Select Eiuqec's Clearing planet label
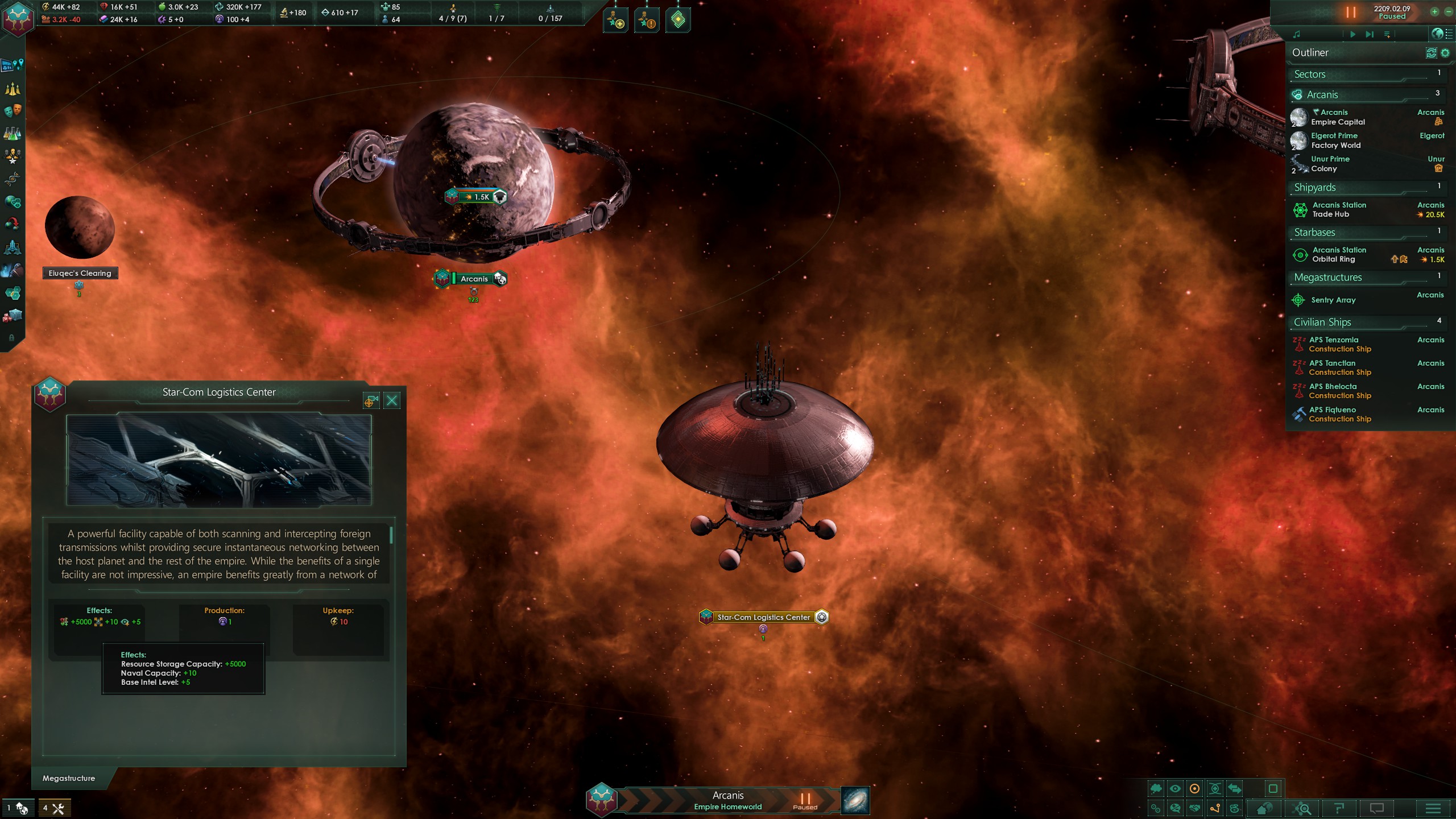 click(80, 273)
